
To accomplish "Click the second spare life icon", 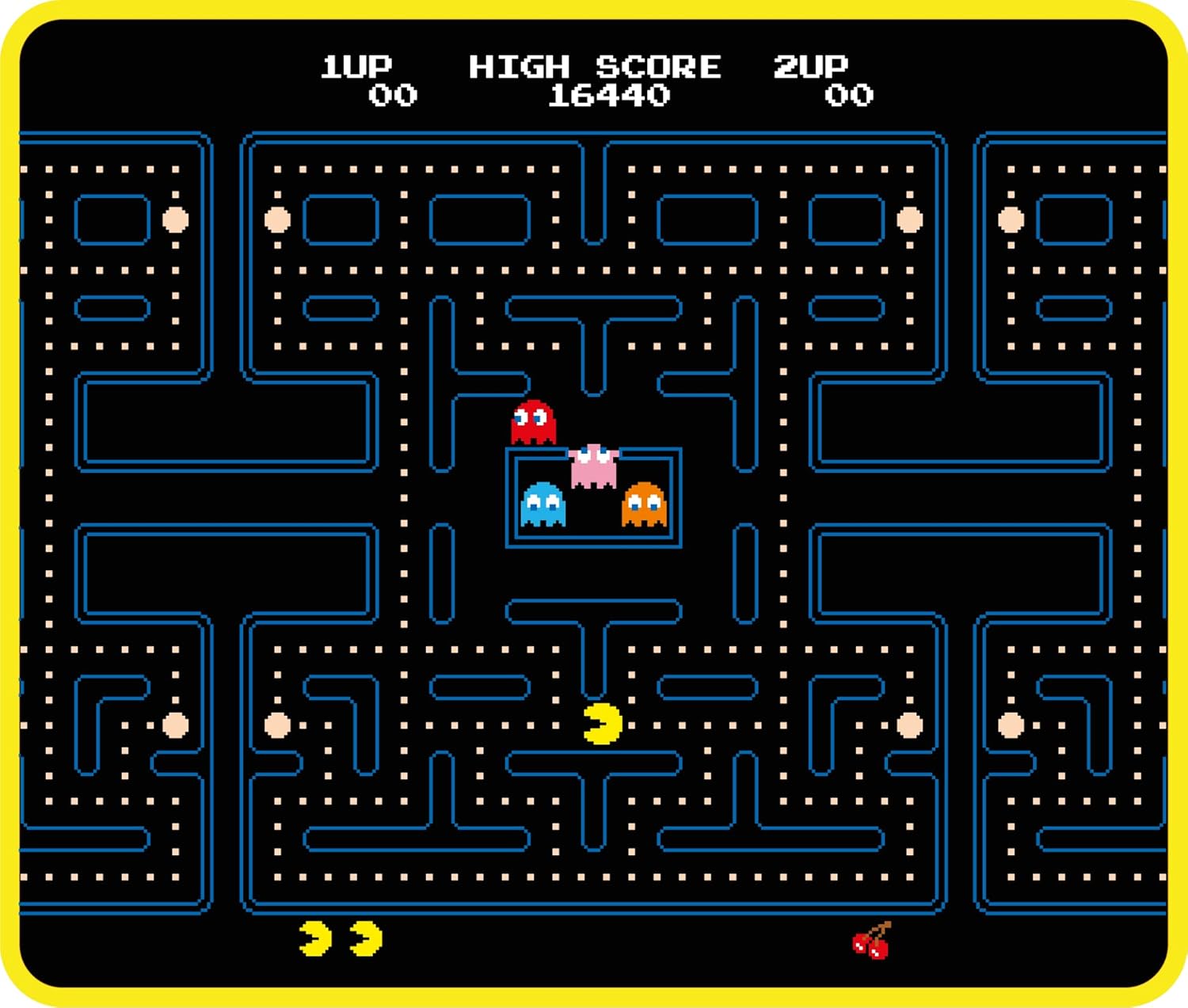I will (366, 938).
